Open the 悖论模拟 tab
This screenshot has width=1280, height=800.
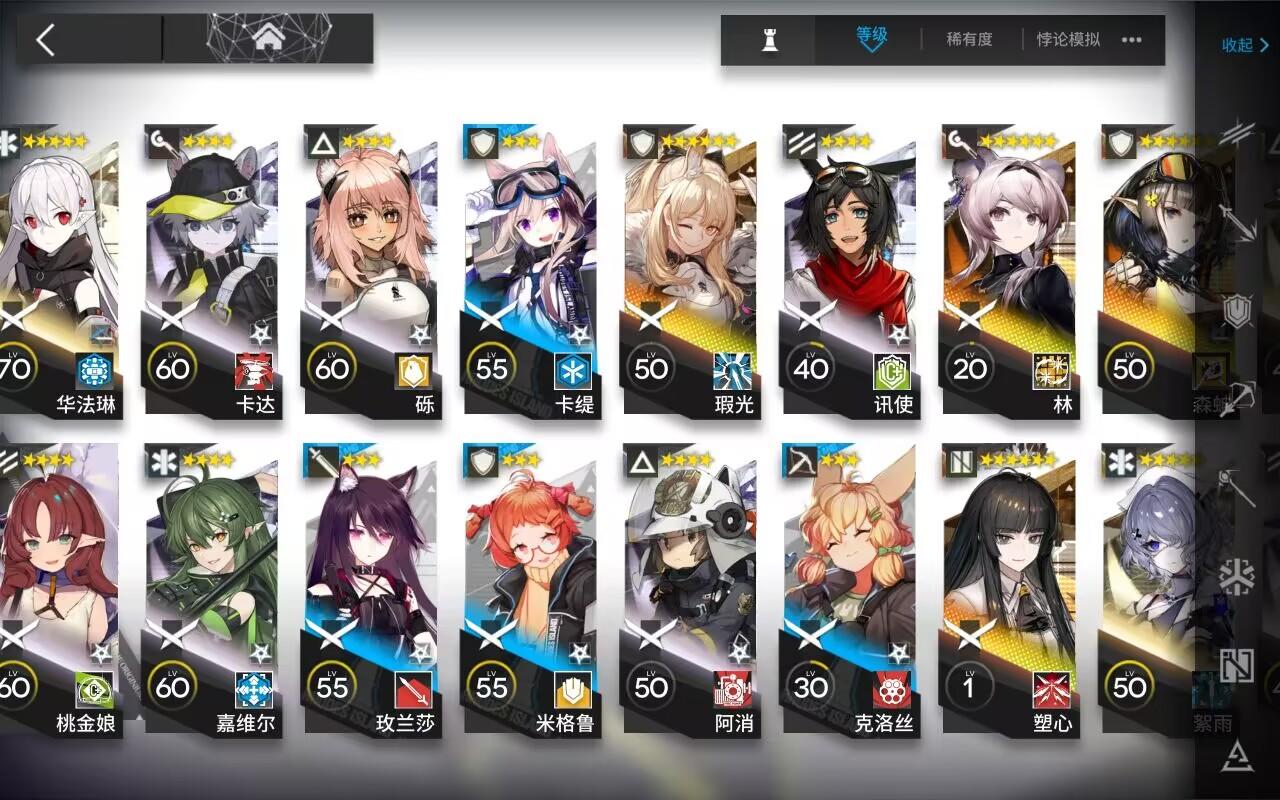pos(1066,40)
